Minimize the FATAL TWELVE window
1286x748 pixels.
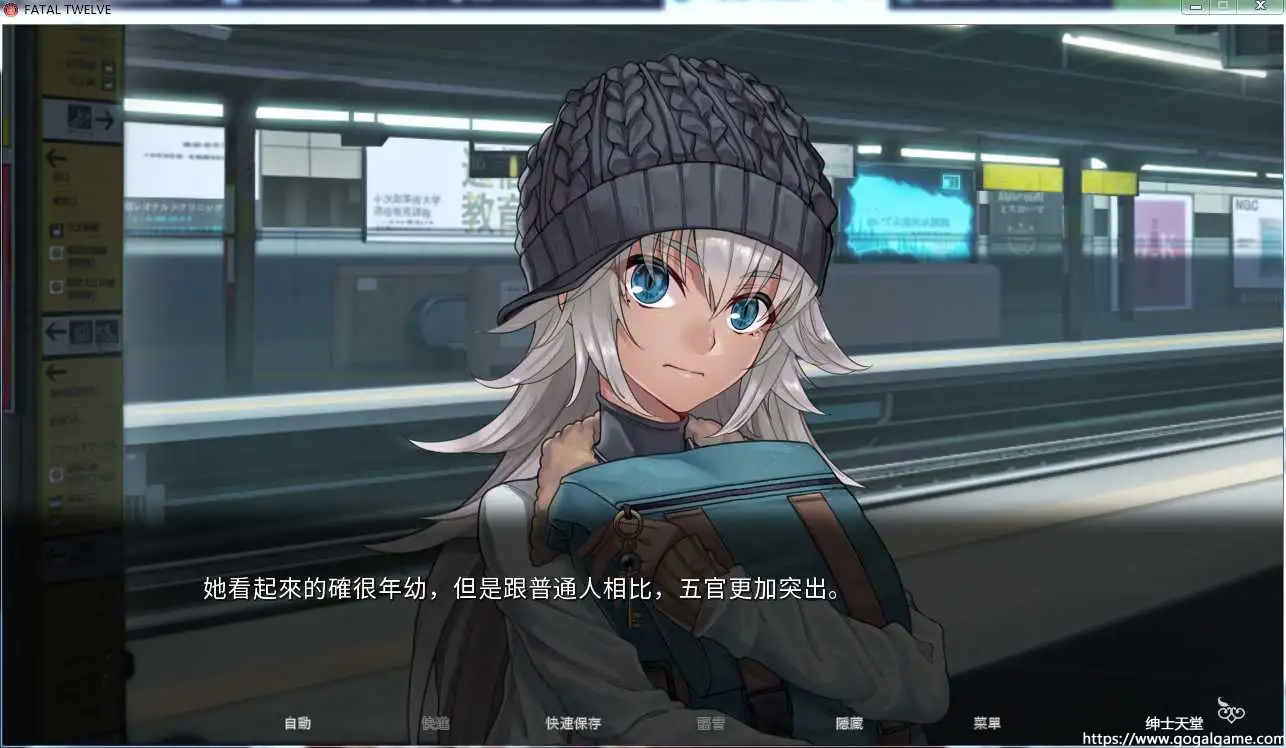[1196, 7]
